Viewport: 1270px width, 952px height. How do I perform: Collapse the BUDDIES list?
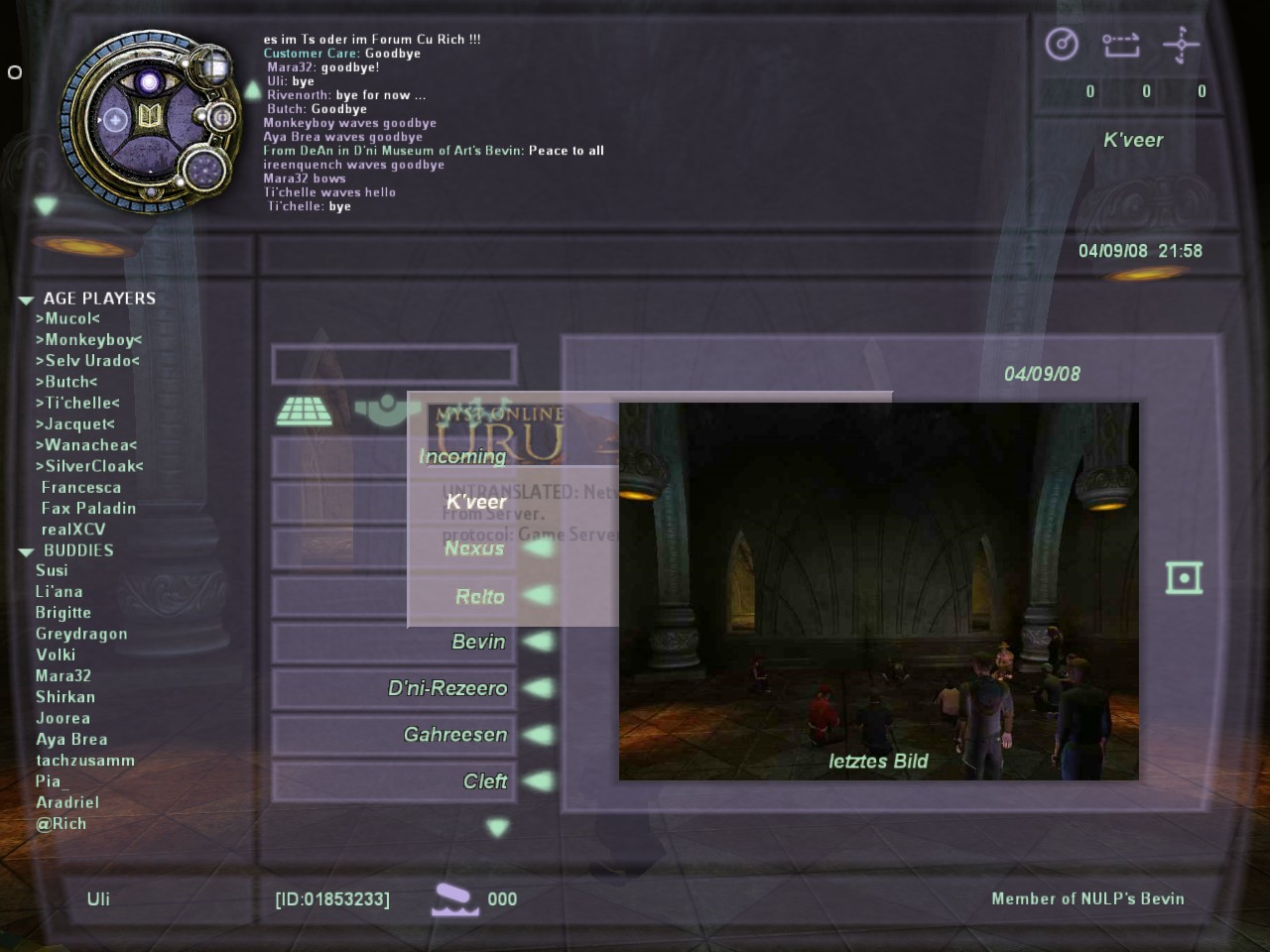(x=27, y=551)
